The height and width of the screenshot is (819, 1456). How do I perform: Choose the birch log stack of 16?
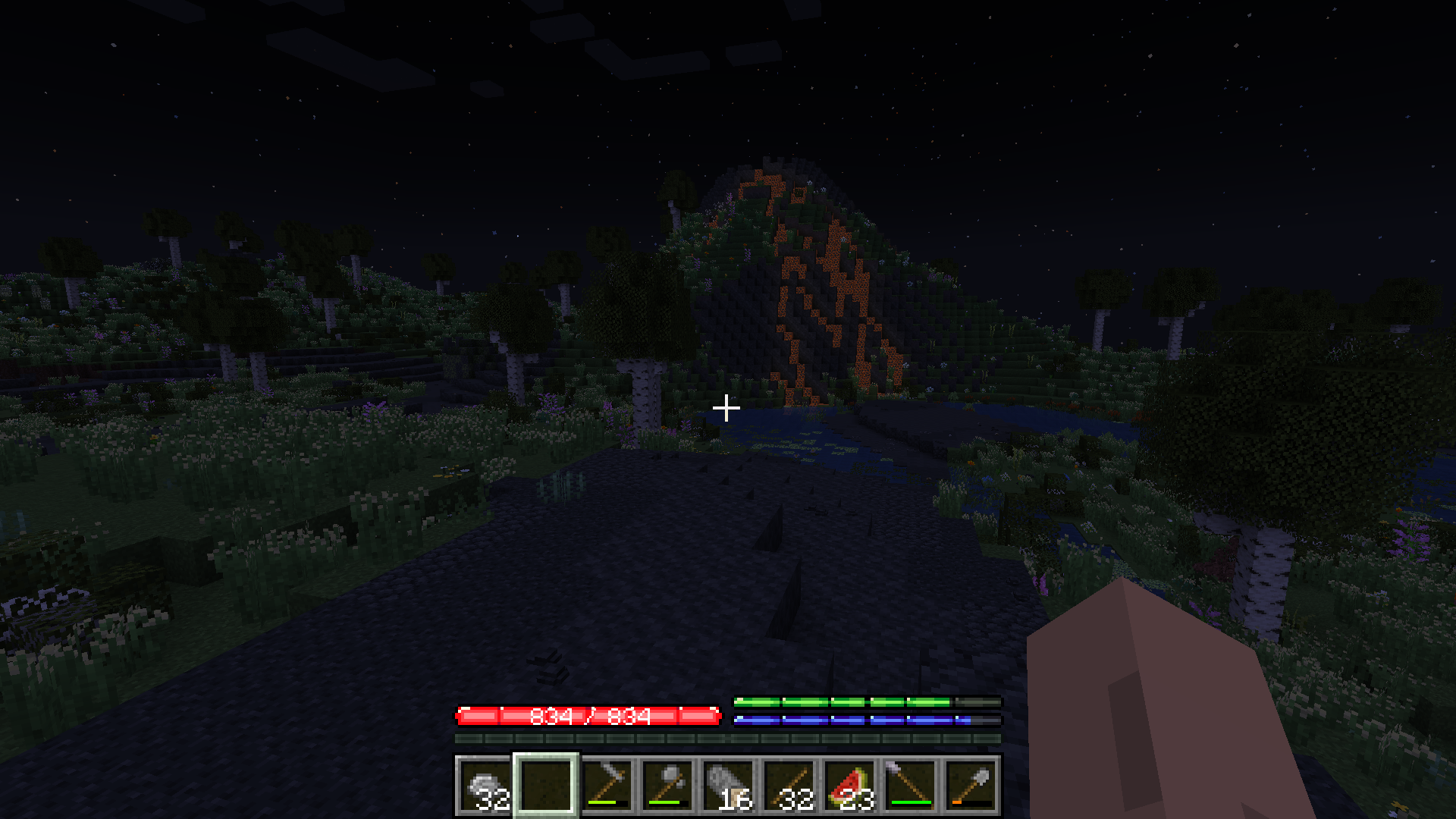[x=728, y=785]
